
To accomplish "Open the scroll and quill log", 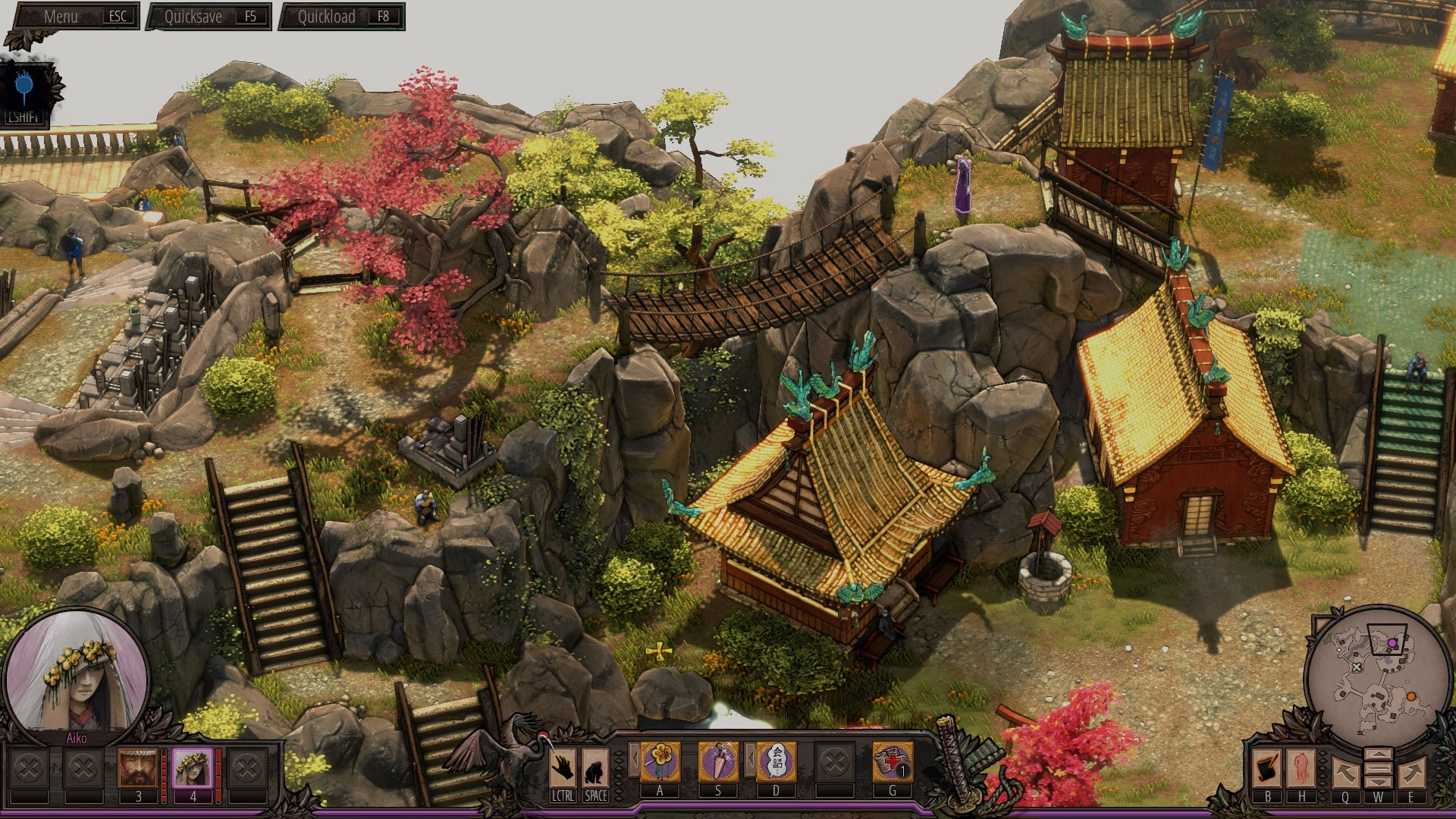I will [x=1267, y=769].
